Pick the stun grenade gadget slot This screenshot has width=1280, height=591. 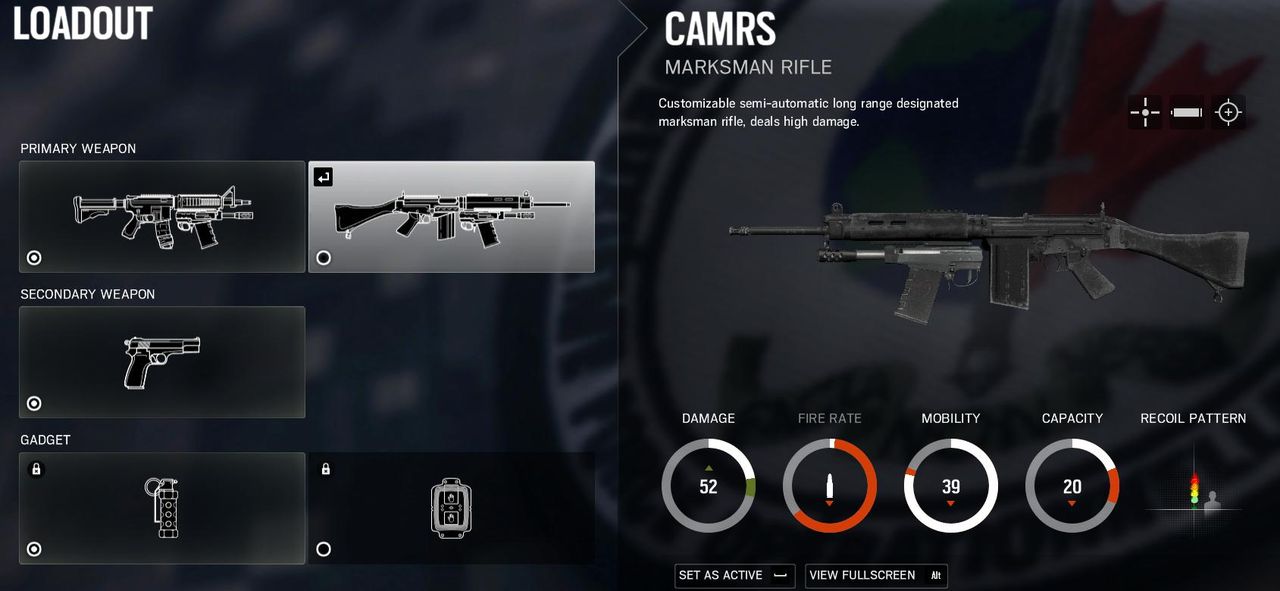[x=162, y=508]
